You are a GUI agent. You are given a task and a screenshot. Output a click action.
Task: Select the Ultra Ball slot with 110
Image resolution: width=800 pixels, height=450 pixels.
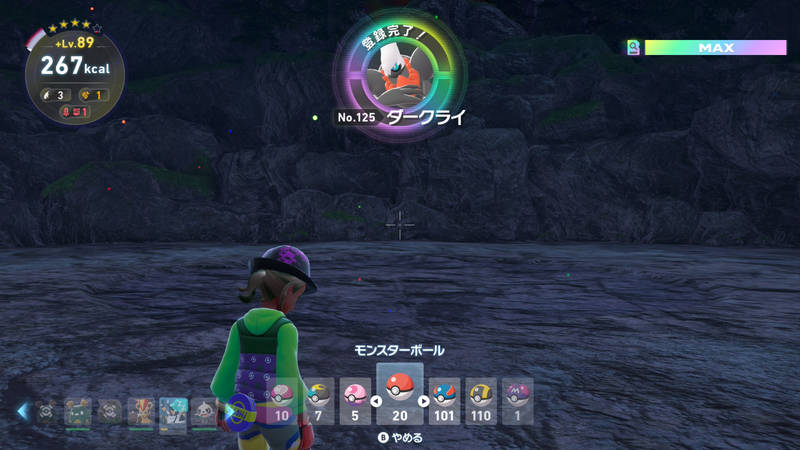(480, 401)
